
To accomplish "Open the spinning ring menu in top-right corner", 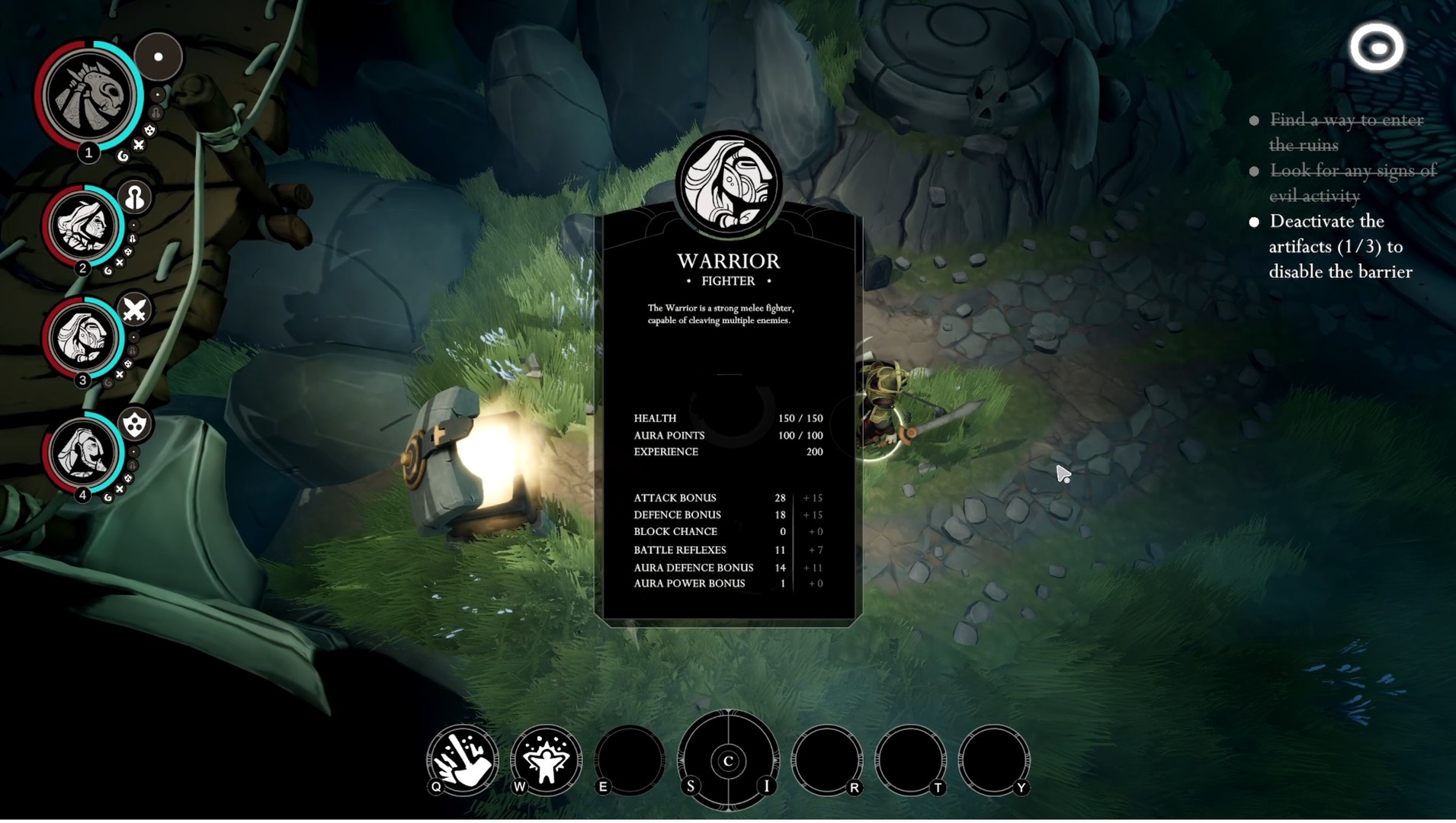I will click(x=1377, y=47).
